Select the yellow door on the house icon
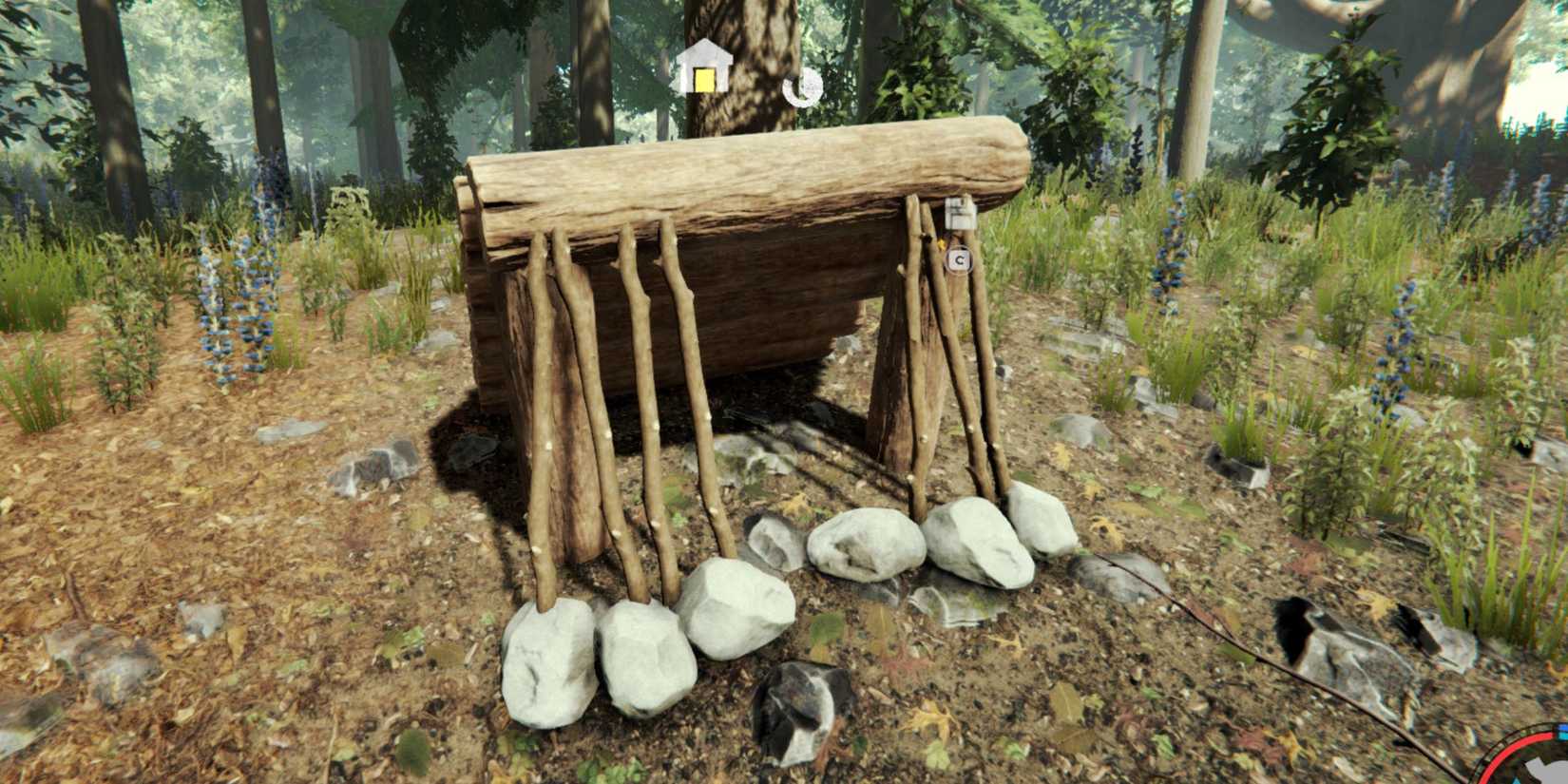This screenshot has width=1568, height=784. pyautogui.click(x=702, y=82)
